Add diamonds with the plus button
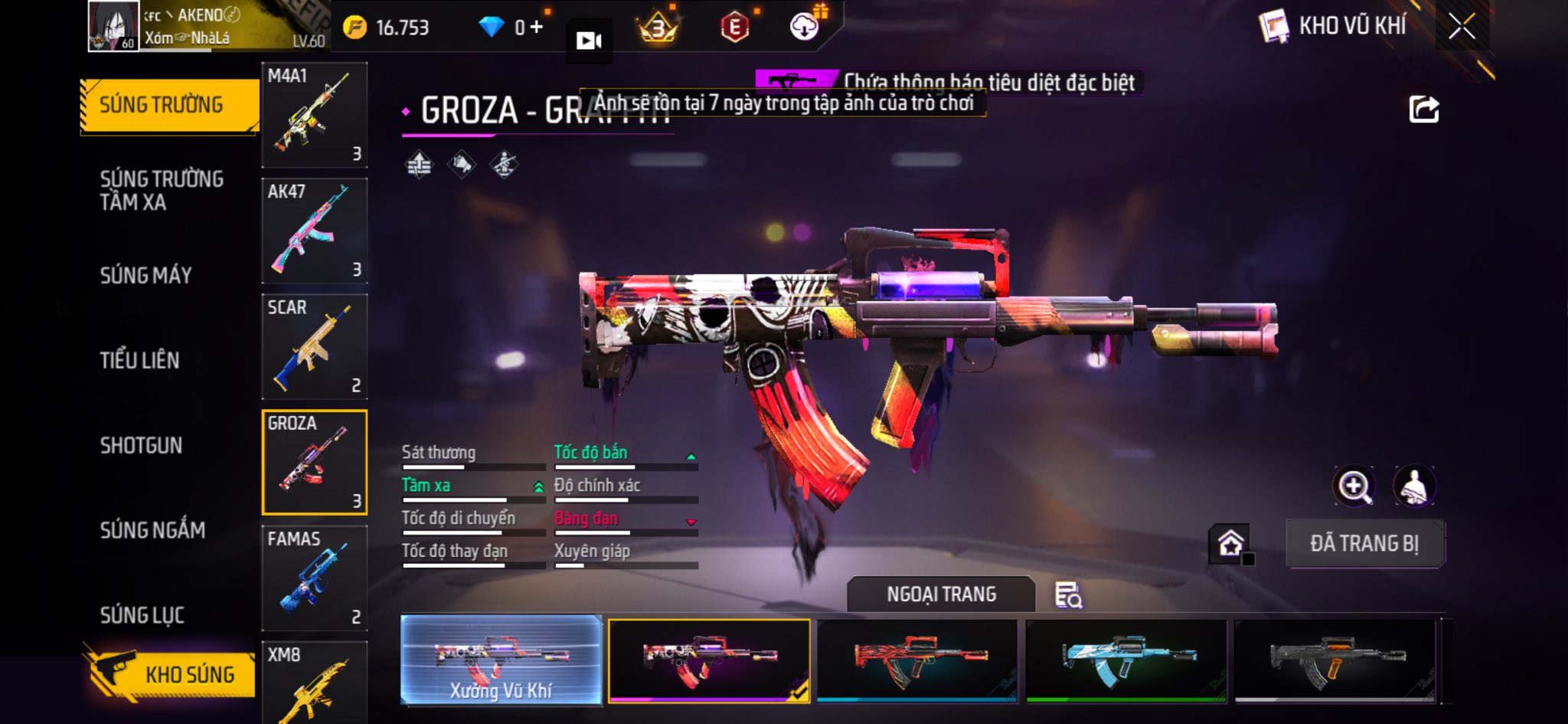Image resolution: width=1568 pixels, height=724 pixels. click(x=536, y=28)
